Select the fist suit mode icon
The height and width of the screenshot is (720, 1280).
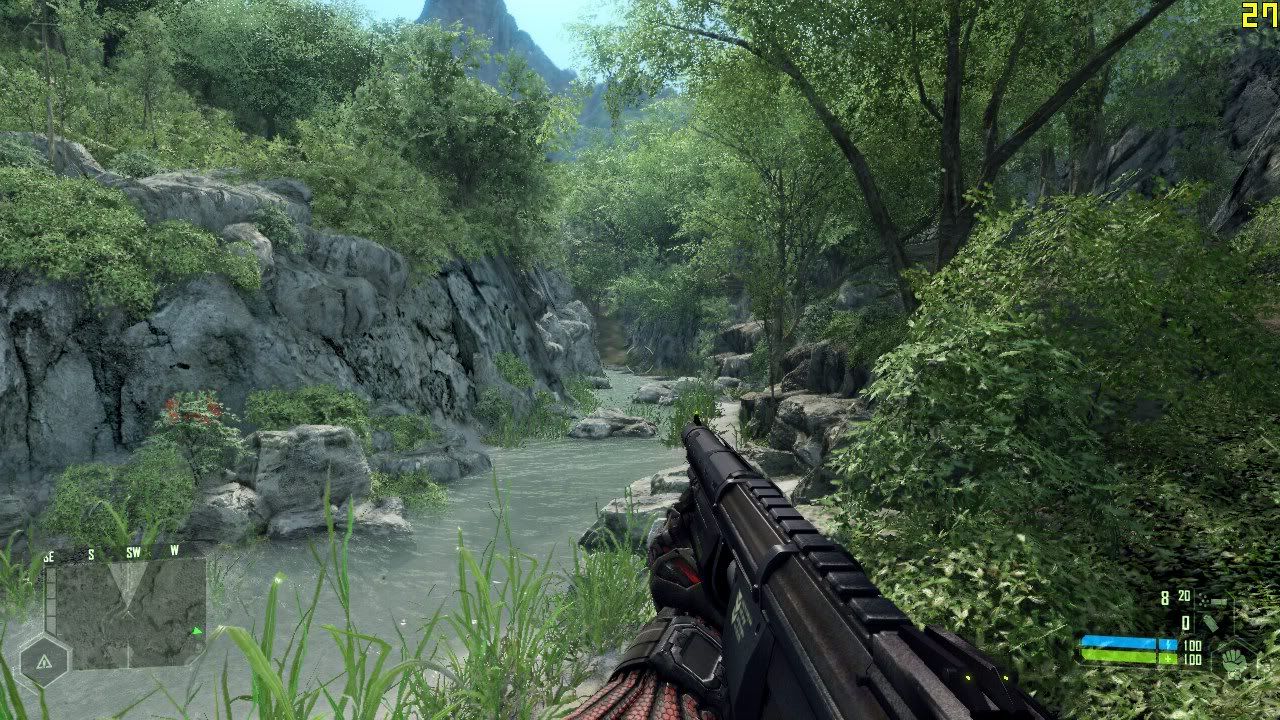(x=1233, y=661)
